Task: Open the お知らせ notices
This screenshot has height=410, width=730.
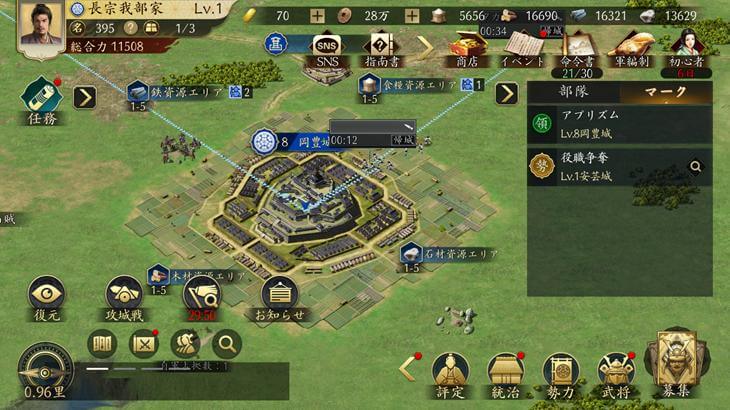Action: (x=279, y=298)
